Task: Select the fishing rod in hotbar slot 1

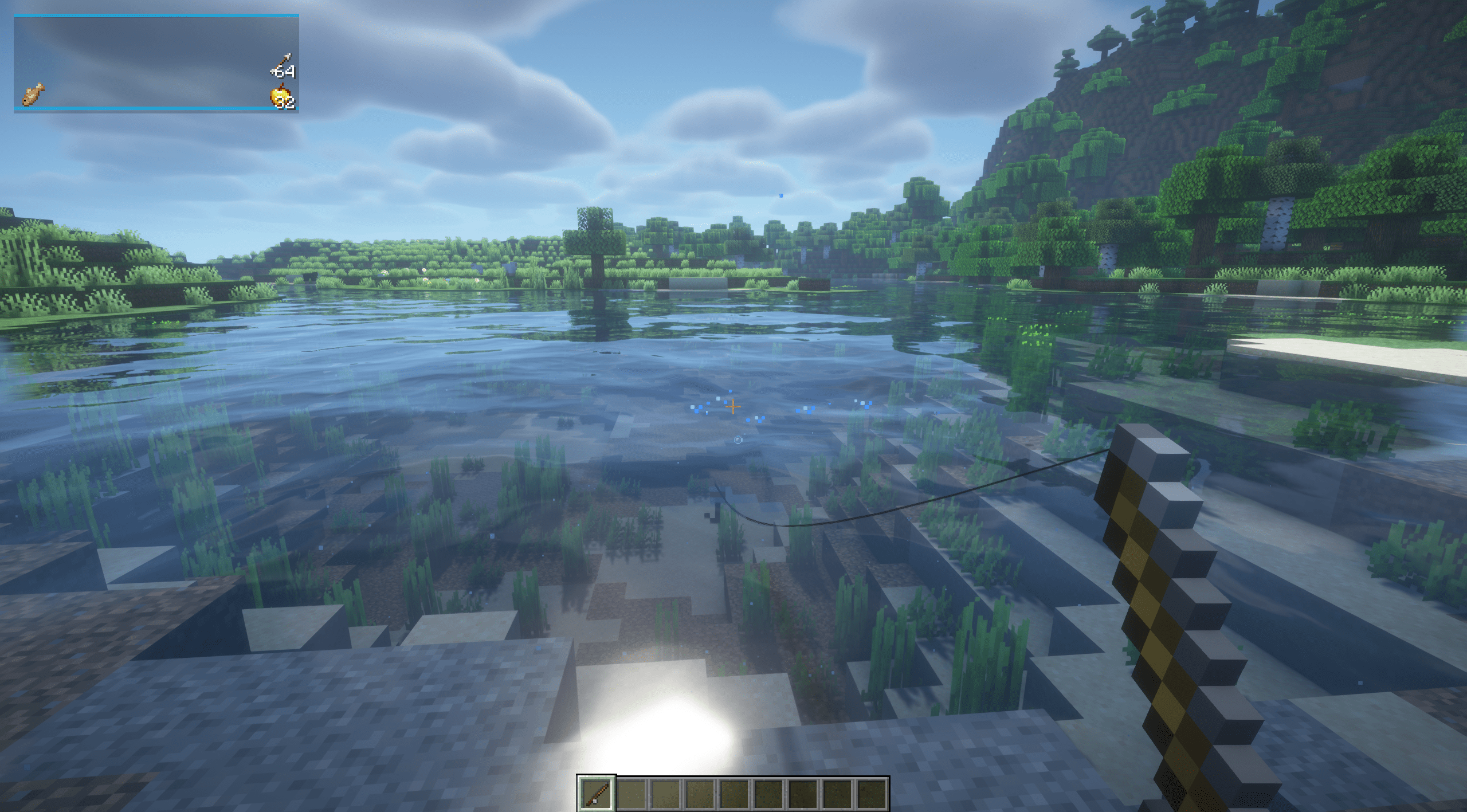Action: pos(596,794)
